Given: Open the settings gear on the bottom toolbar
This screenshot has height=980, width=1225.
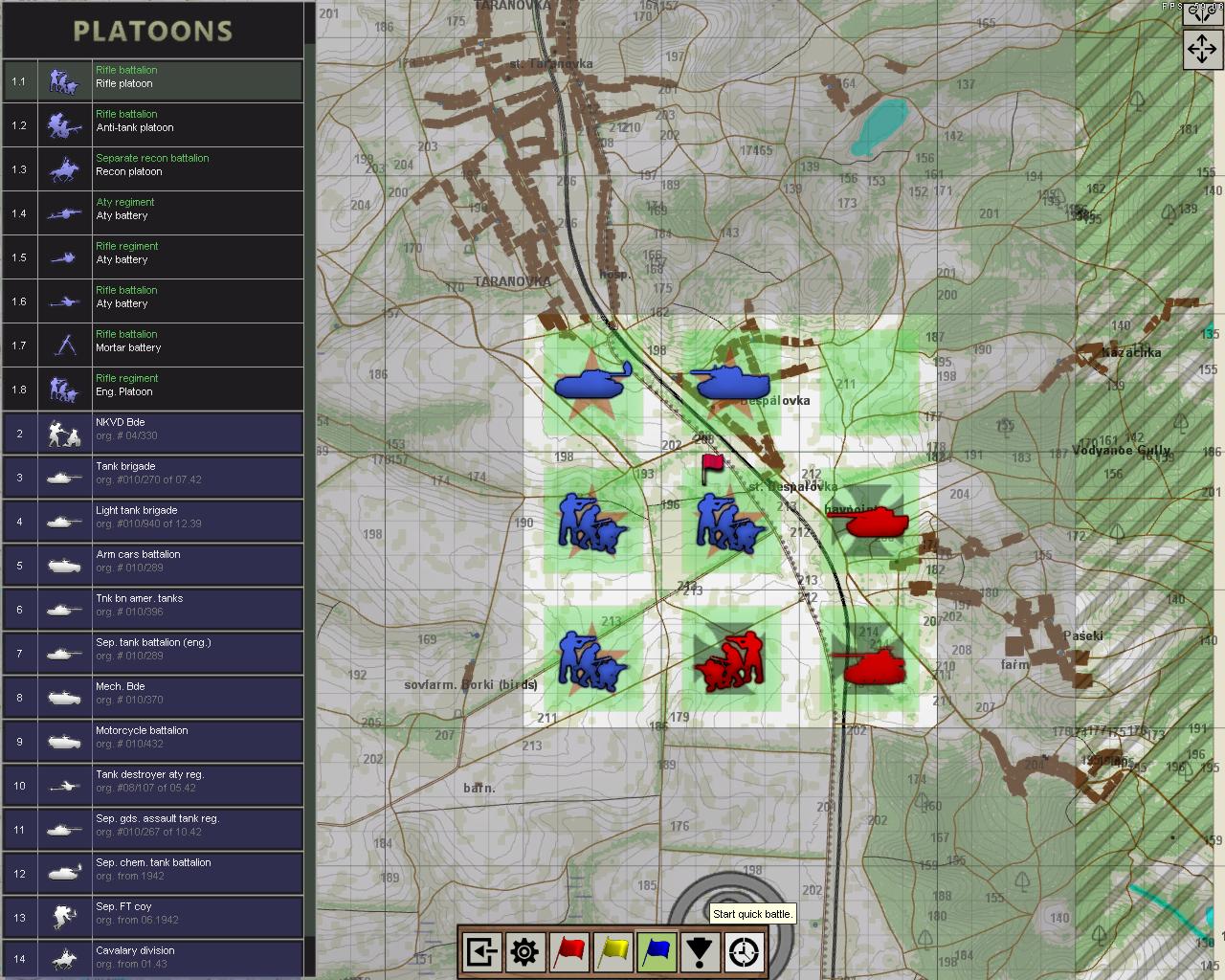Looking at the screenshot, I should coord(523,951).
